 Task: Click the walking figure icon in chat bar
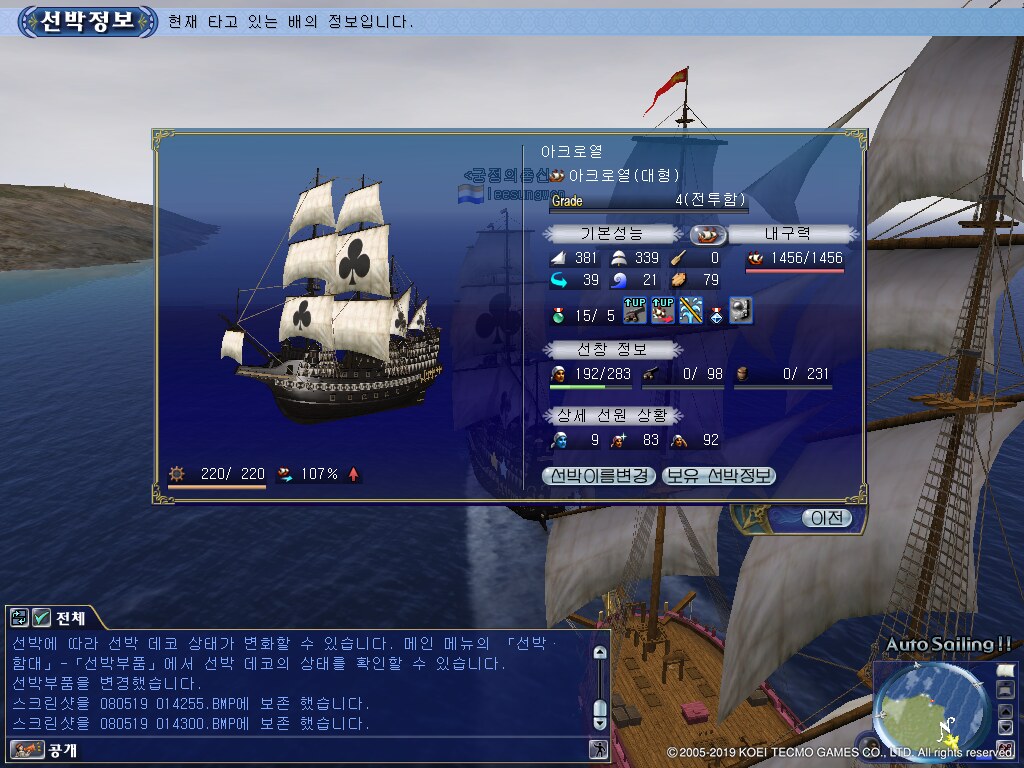click(x=598, y=749)
